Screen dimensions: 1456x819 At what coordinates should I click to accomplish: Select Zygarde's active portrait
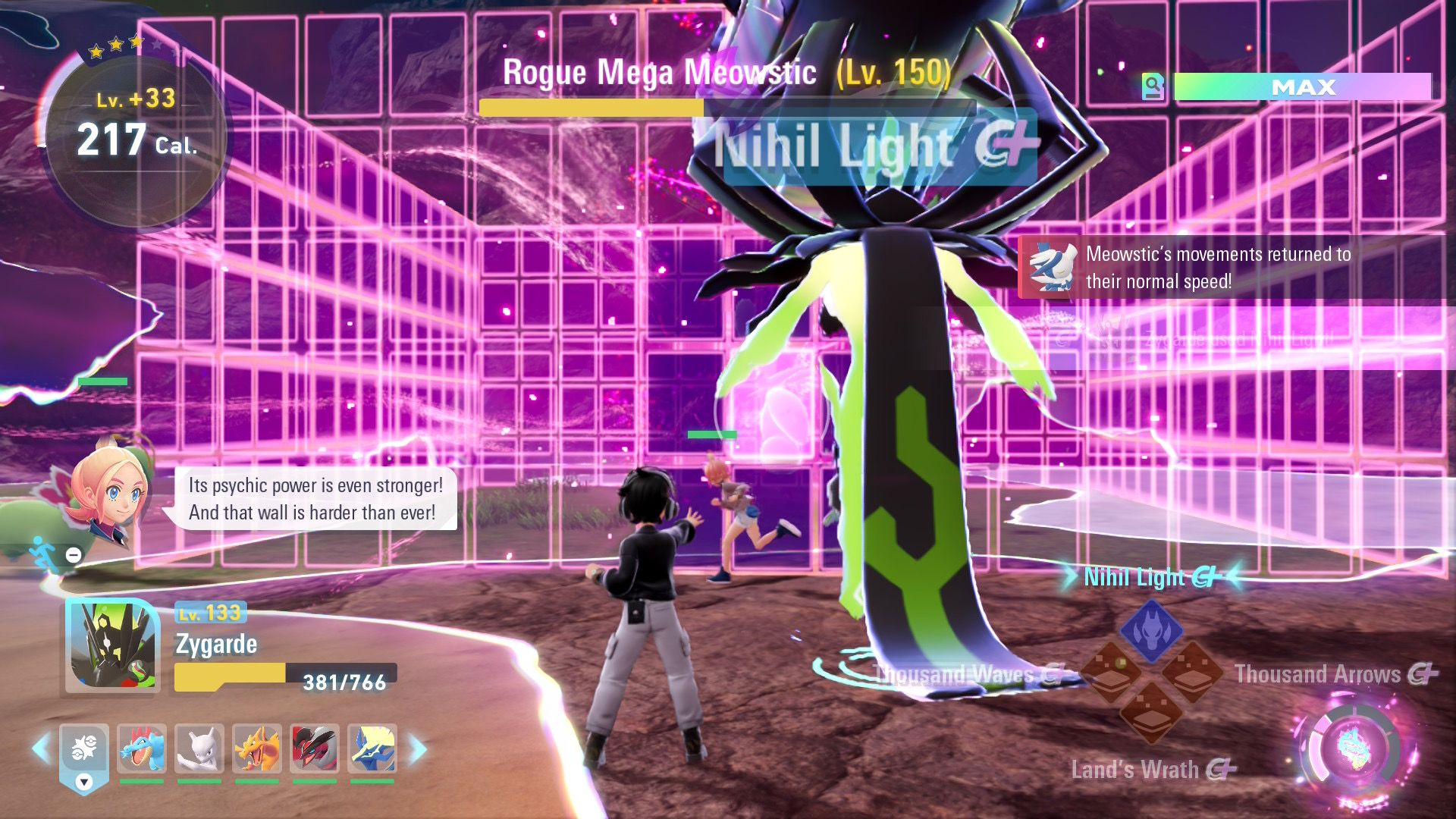point(112,645)
